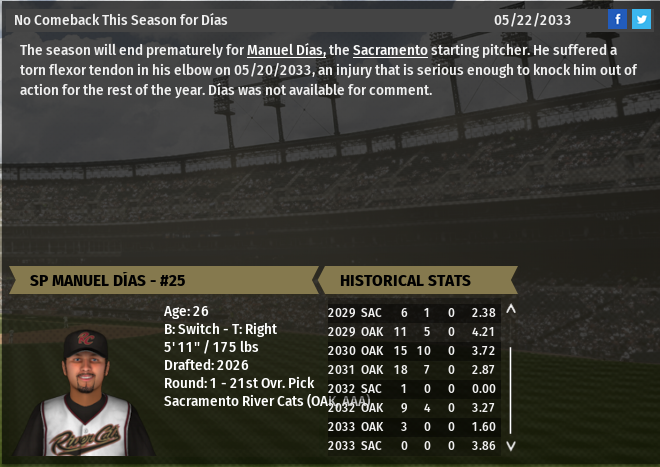Select the 2031 OAK stats row

[x=414, y=369]
